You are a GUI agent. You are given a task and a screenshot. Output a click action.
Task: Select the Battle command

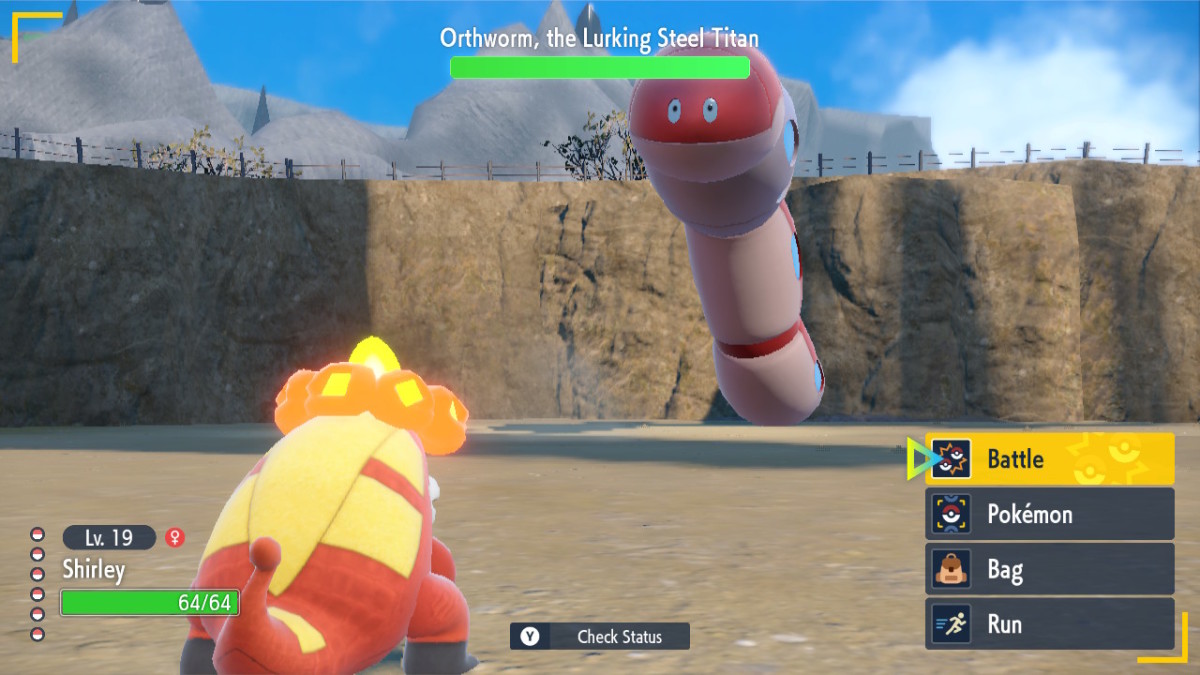(x=1049, y=459)
